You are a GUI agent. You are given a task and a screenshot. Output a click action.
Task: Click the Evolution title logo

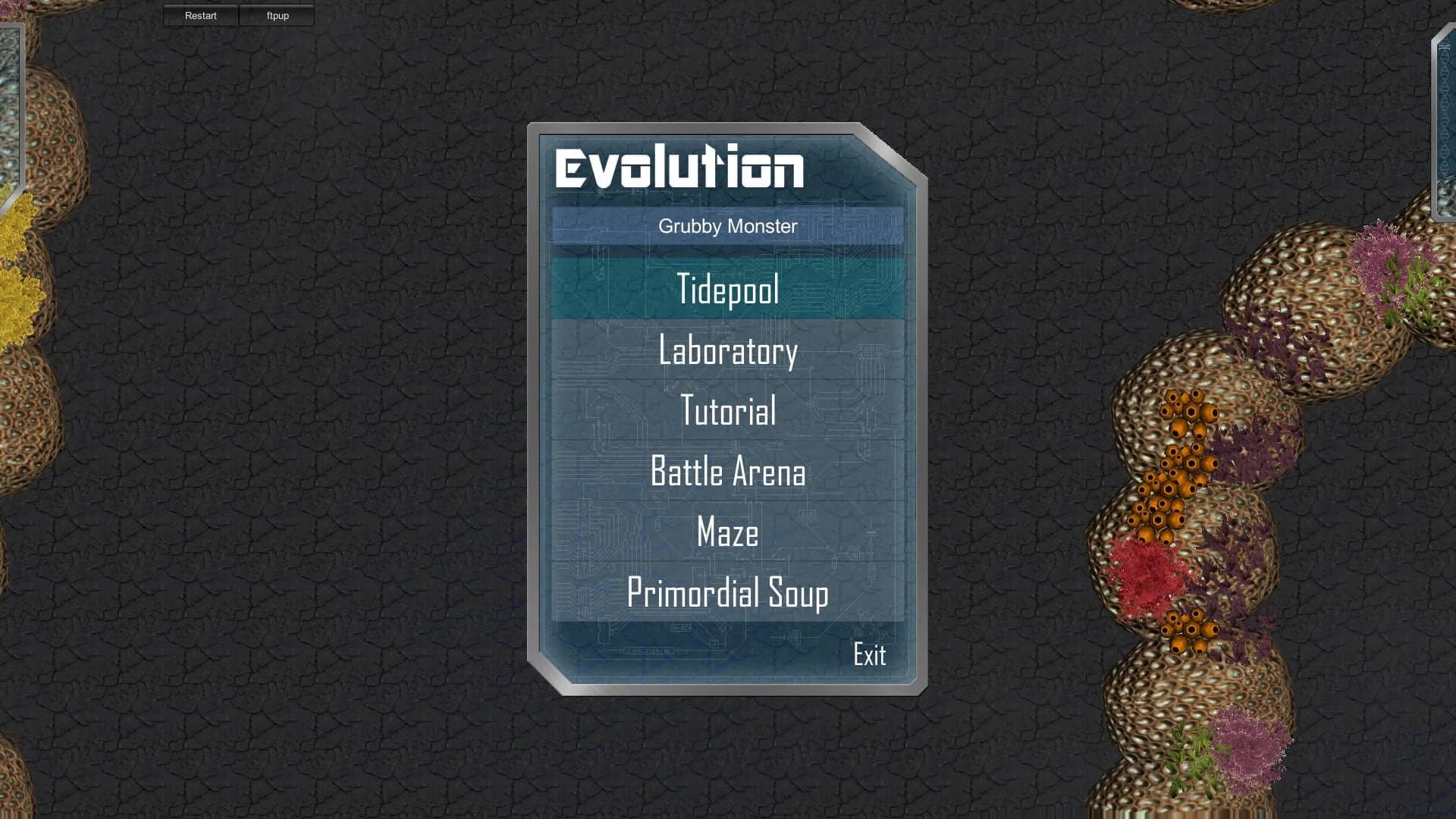click(x=679, y=168)
